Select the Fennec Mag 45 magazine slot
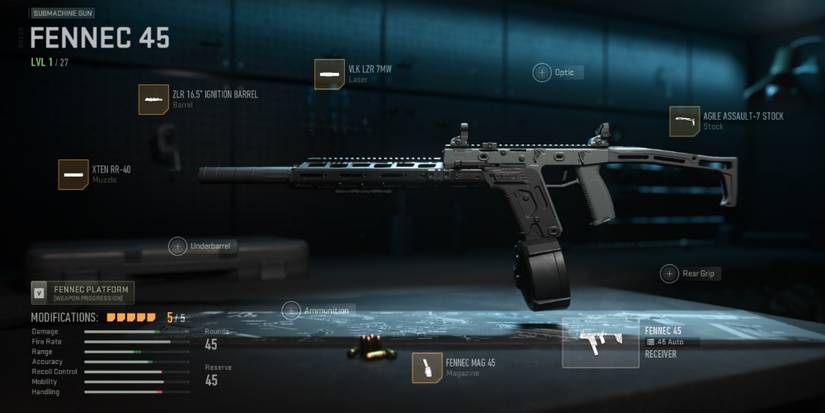This screenshot has height=413, width=825. pos(427,367)
